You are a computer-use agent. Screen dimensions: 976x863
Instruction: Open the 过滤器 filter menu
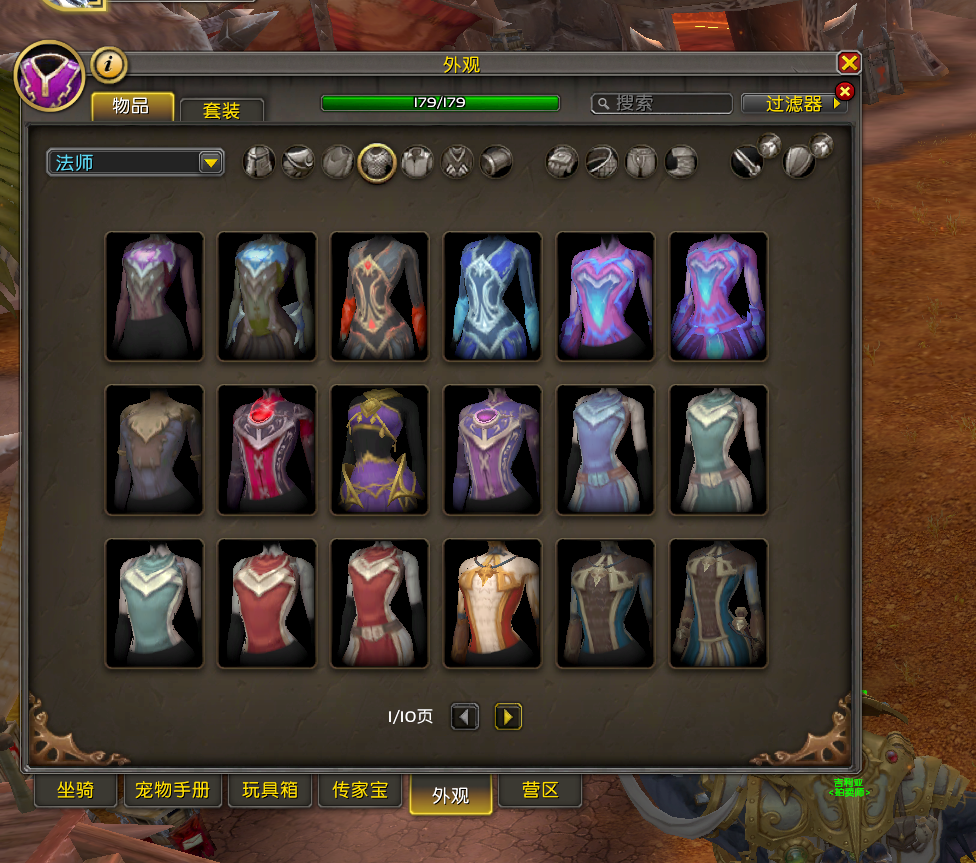tap(792, 104)
